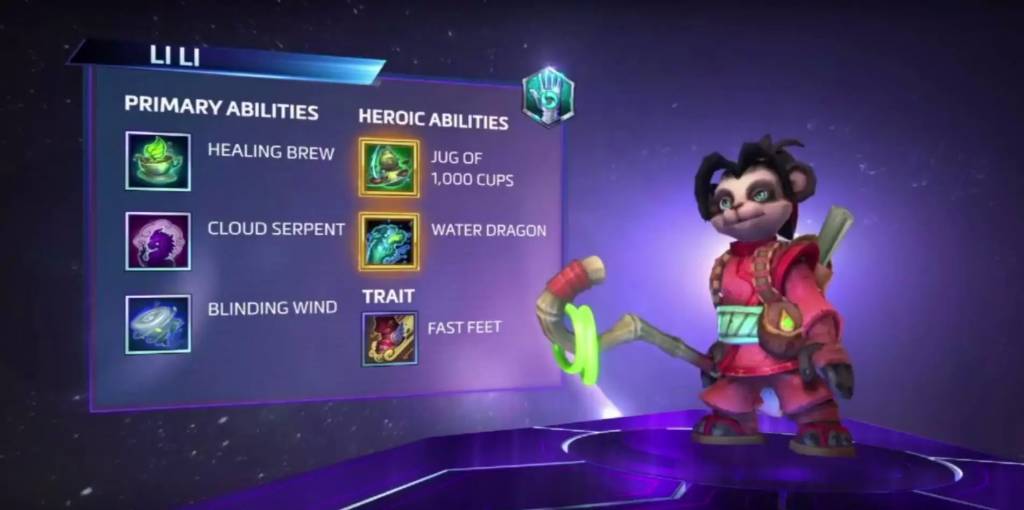The height and width of the screenshot is (510, 1024).
Task: Select the Healing Brew ability icon
Action: point(158,161)
